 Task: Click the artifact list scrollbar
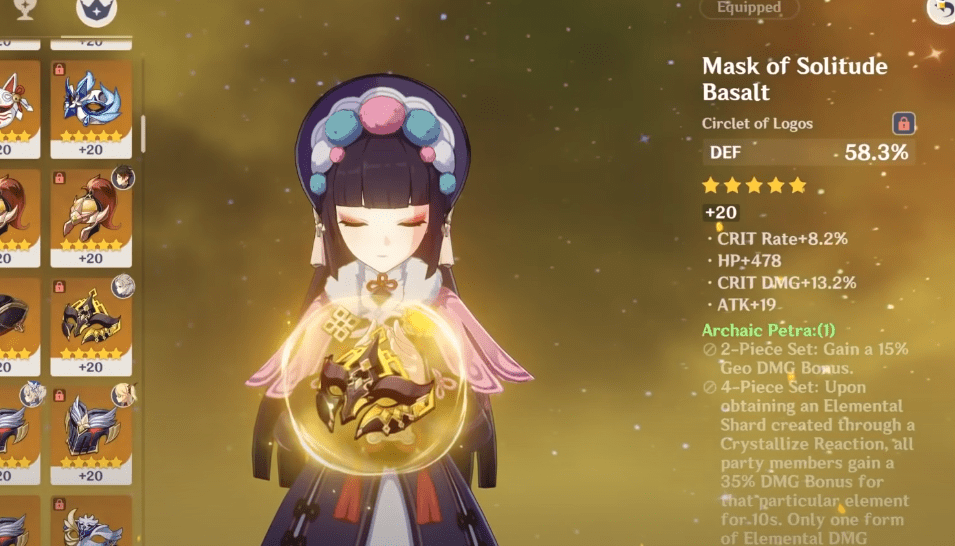(144, 130)
